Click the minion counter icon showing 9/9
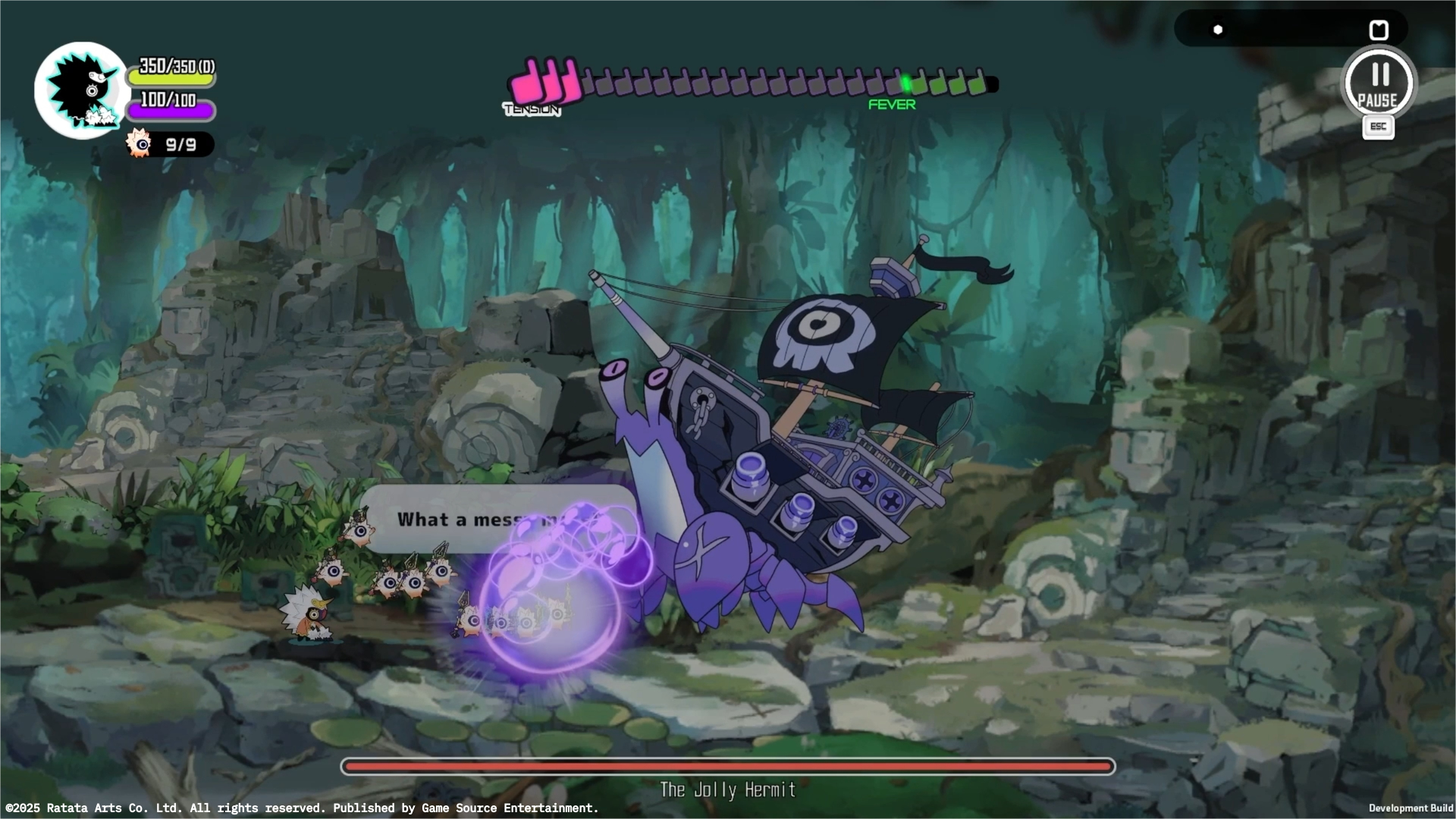Viewport: 1456px width, 819px height. click(x=138, y=143)
